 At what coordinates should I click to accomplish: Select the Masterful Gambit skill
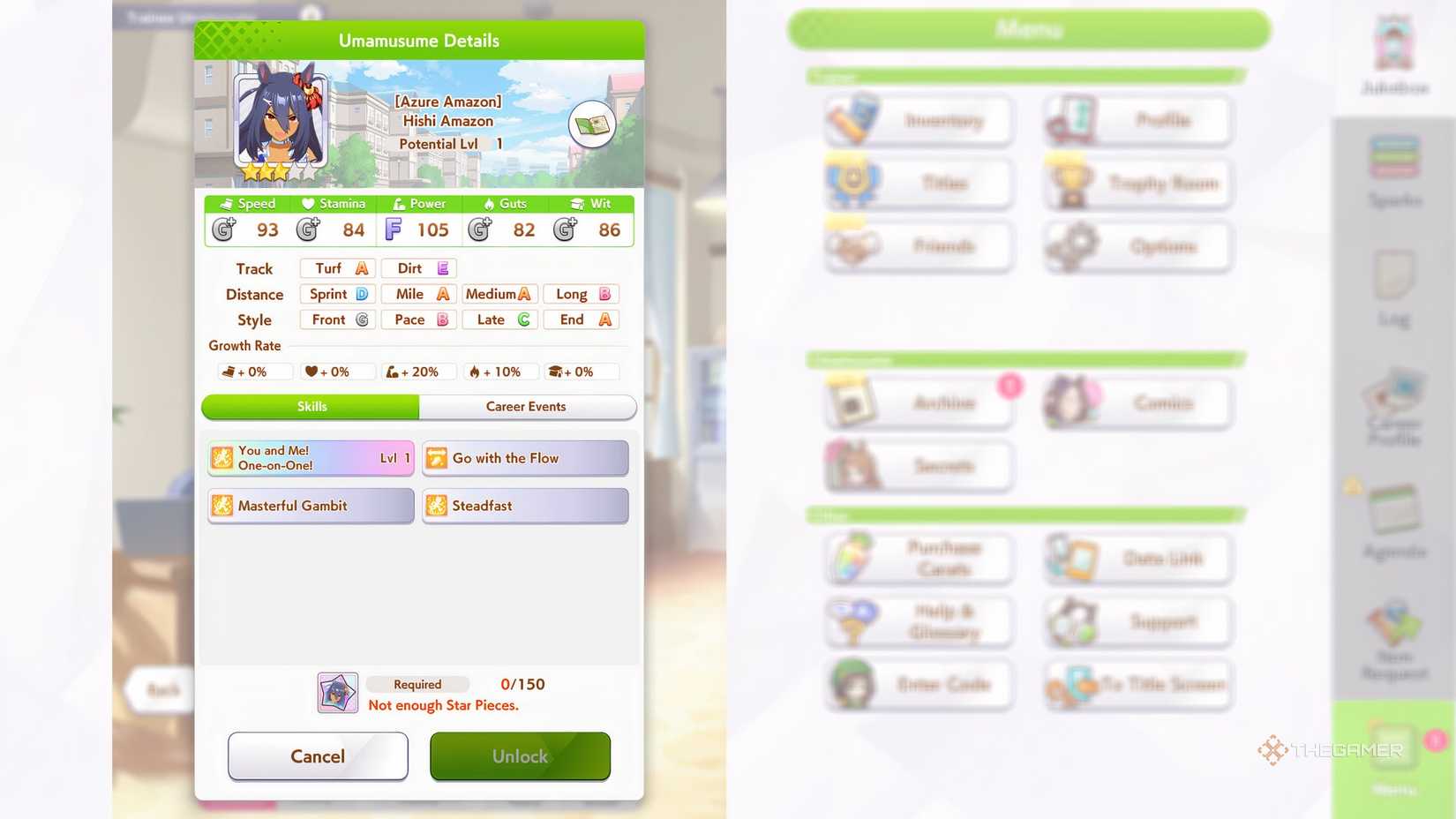coord(310,506)
